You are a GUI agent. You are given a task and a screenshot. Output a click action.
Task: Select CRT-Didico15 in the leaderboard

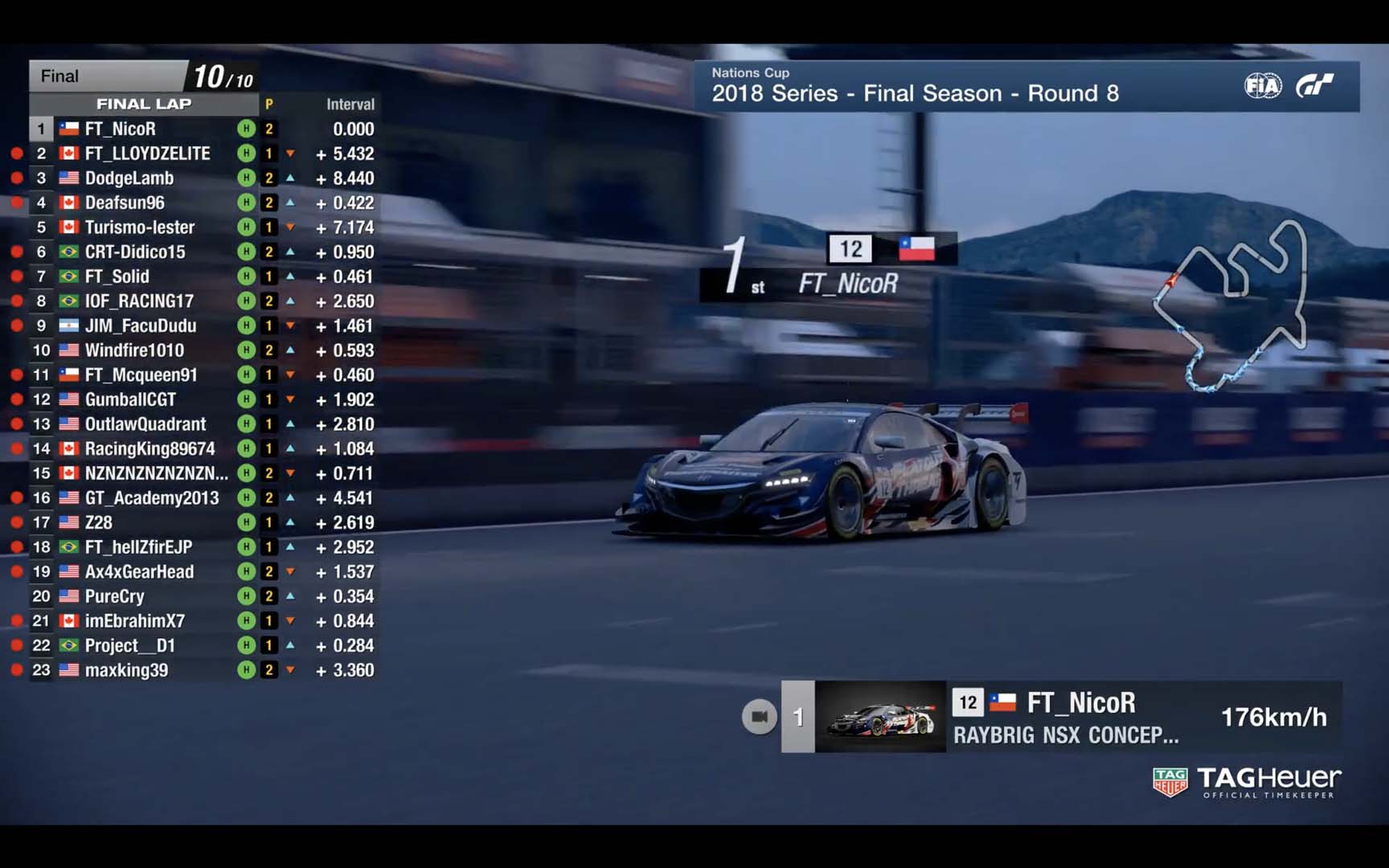135,252
